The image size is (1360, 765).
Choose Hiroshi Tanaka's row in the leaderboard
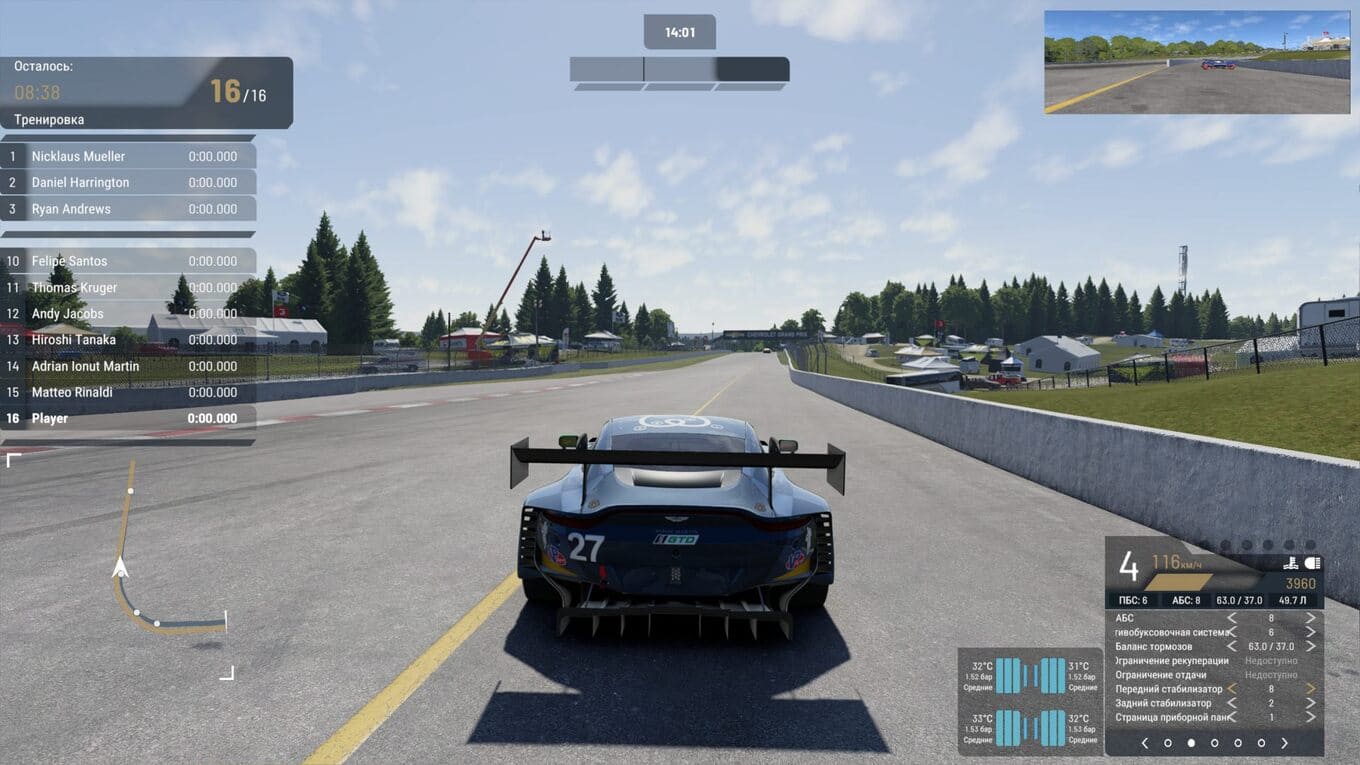(128, 340)
